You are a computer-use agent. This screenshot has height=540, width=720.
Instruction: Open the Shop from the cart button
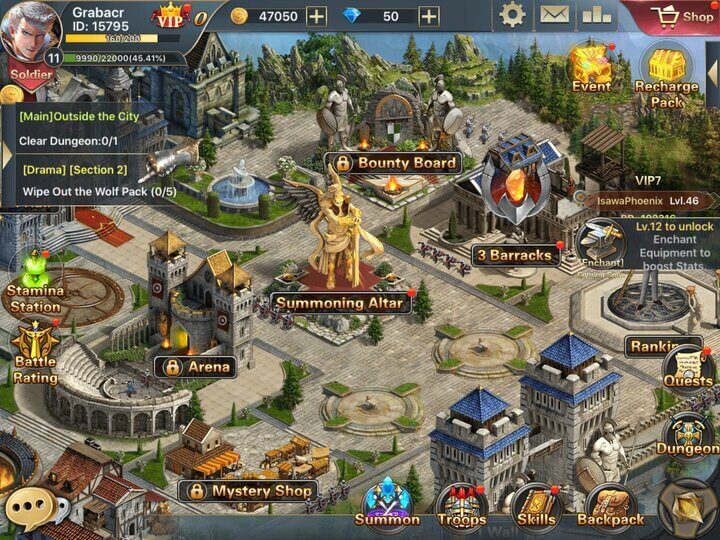point(685,16)
